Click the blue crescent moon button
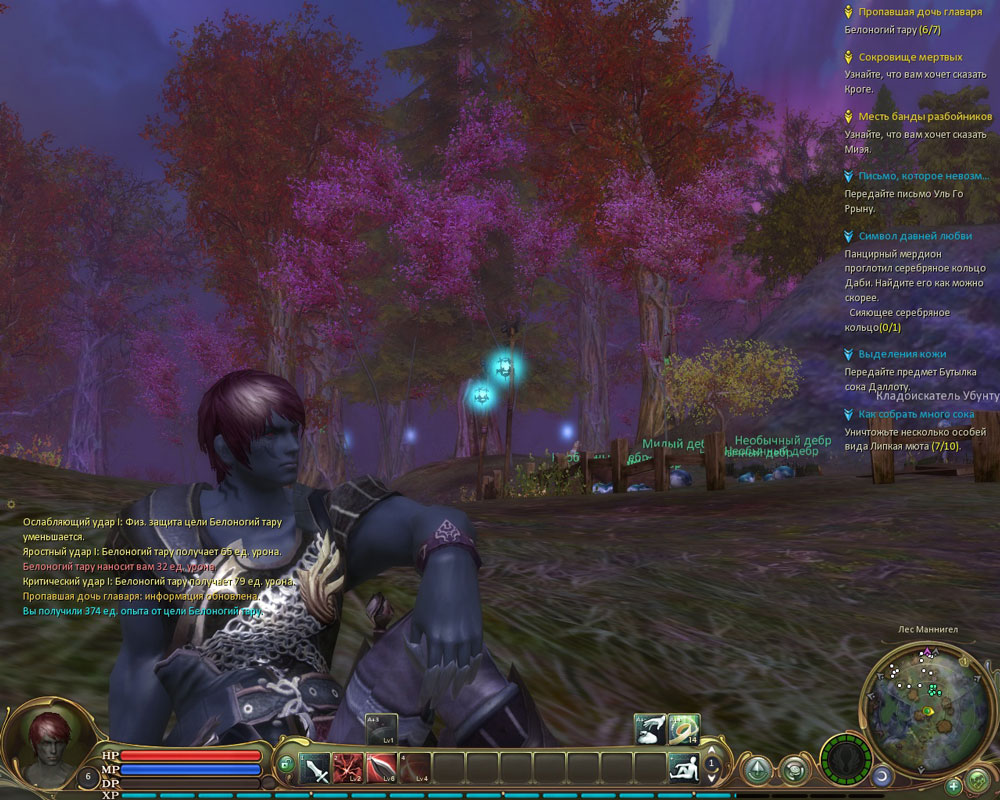Image resolution: width=1000 pixels, height=800 pixels. (881, 775)
